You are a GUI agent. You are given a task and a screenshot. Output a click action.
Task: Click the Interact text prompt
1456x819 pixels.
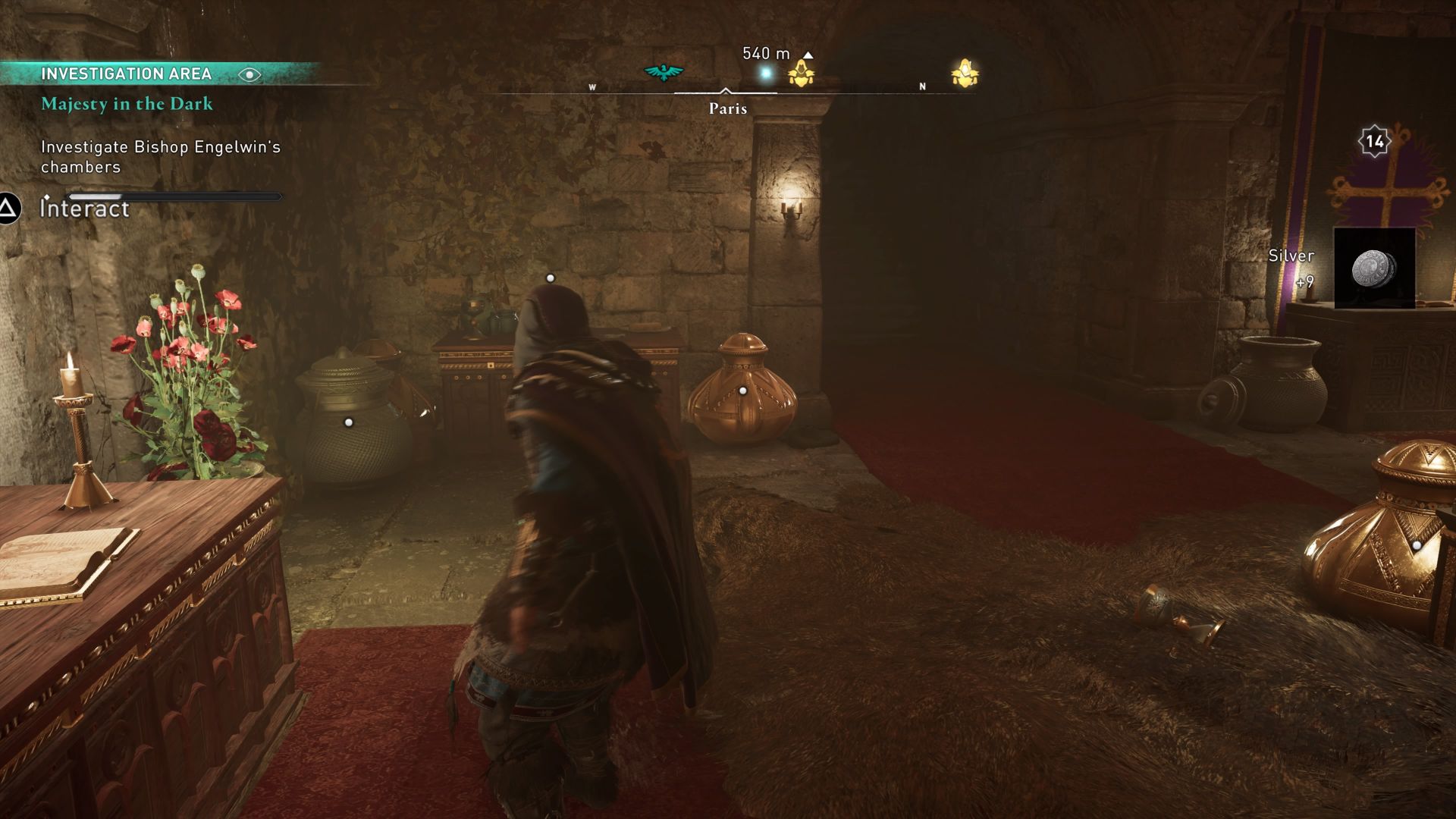point(83,209)
